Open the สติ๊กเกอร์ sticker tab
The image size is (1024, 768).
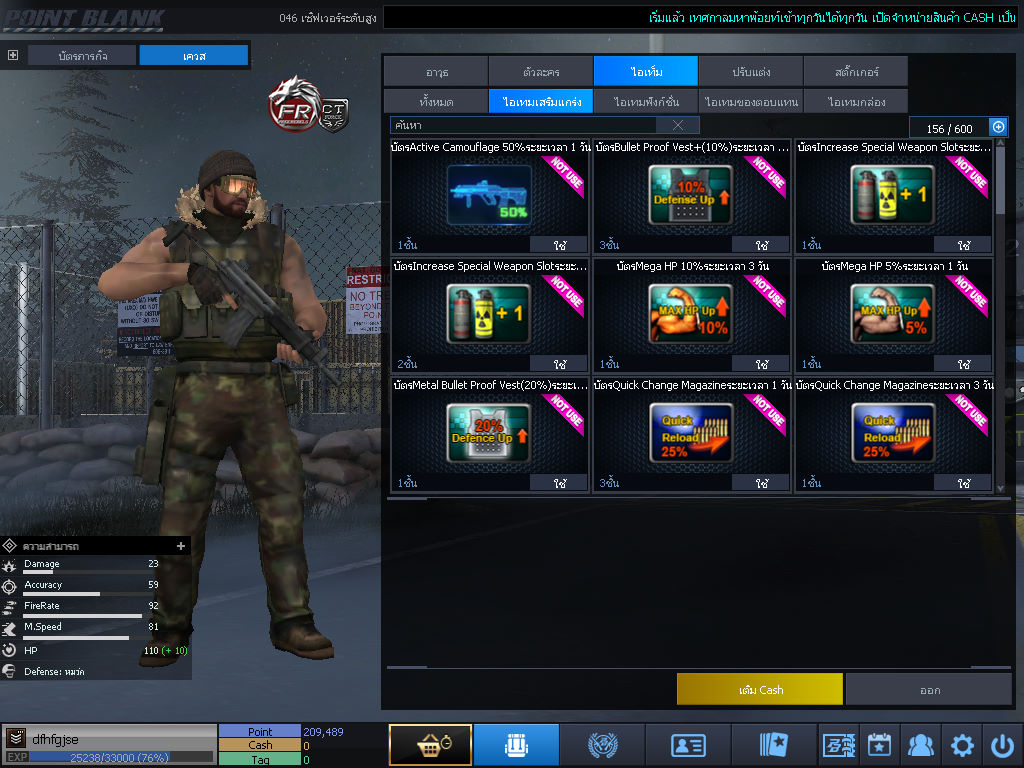click(855, 72)
